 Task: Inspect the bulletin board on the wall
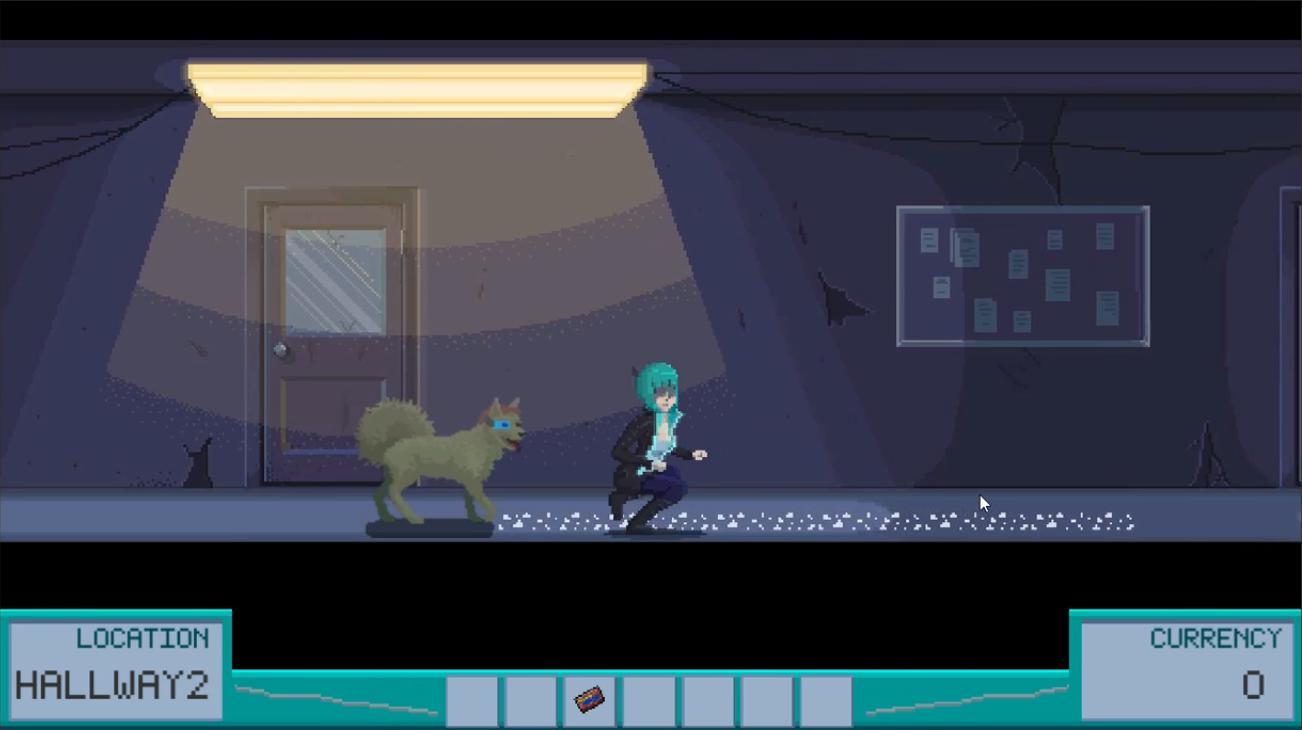pyautogui.click(x=1022, y=275)
